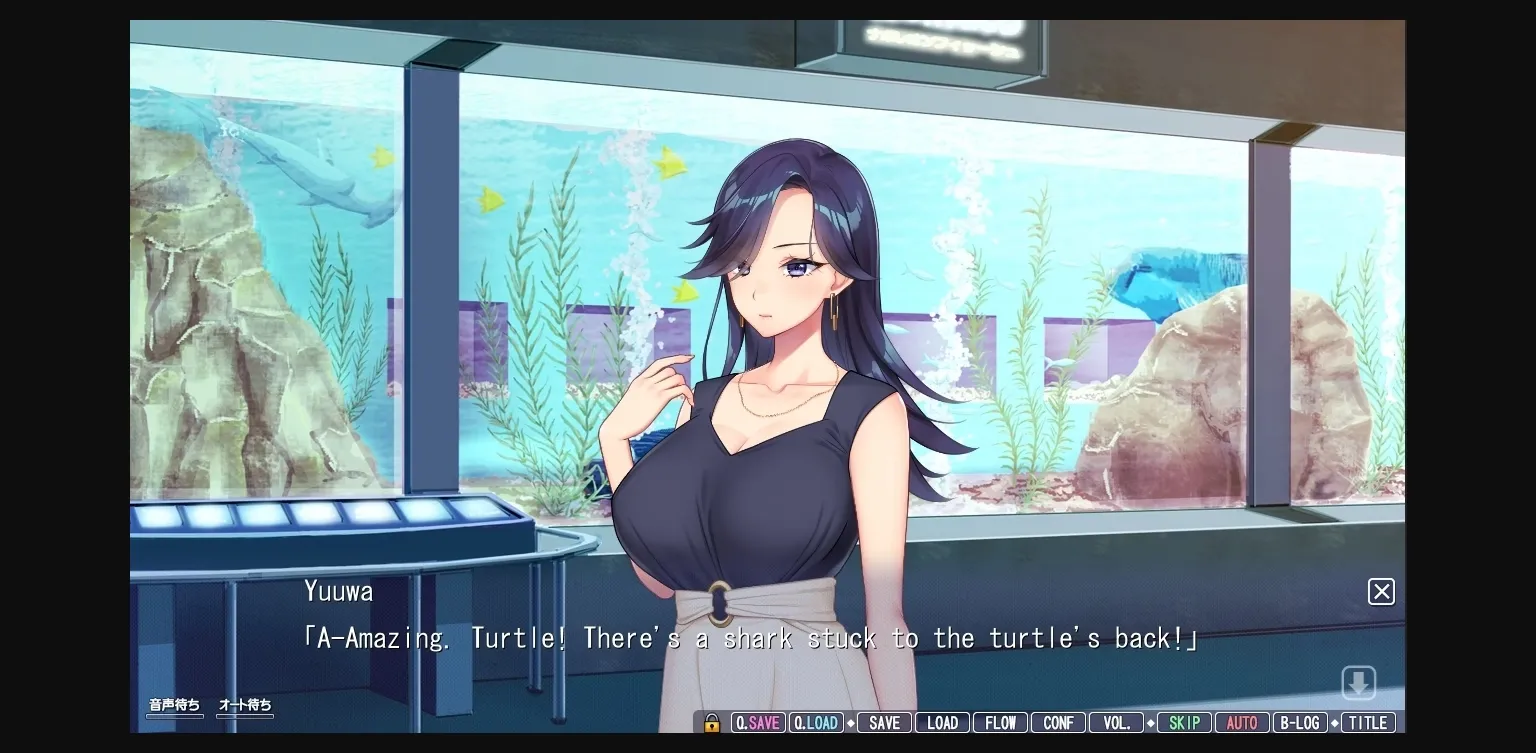
Task: Click the X to collapse the dialogue box
Action: 1381,591
